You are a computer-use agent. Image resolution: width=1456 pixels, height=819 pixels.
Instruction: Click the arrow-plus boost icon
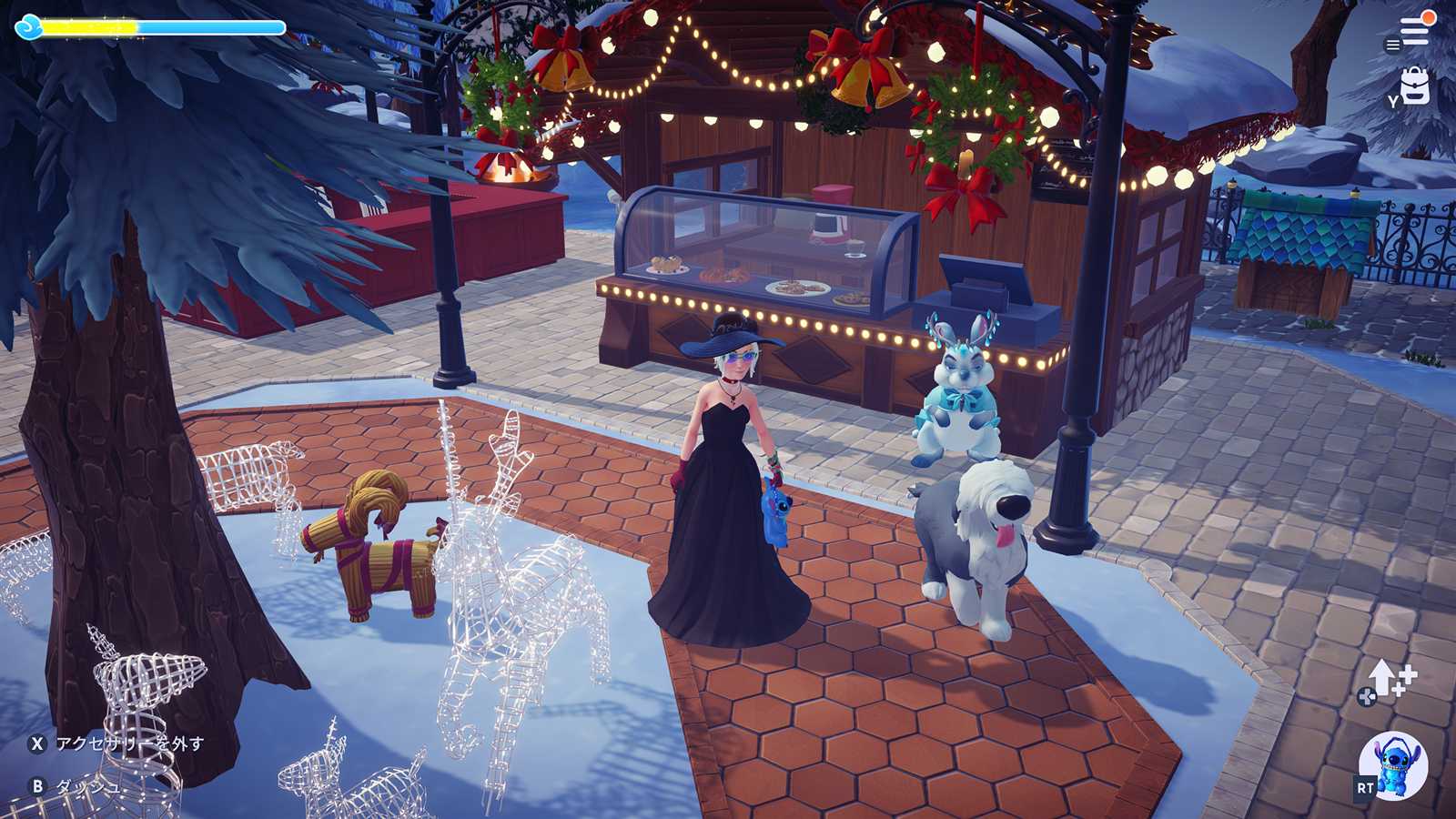point(1389,679)
